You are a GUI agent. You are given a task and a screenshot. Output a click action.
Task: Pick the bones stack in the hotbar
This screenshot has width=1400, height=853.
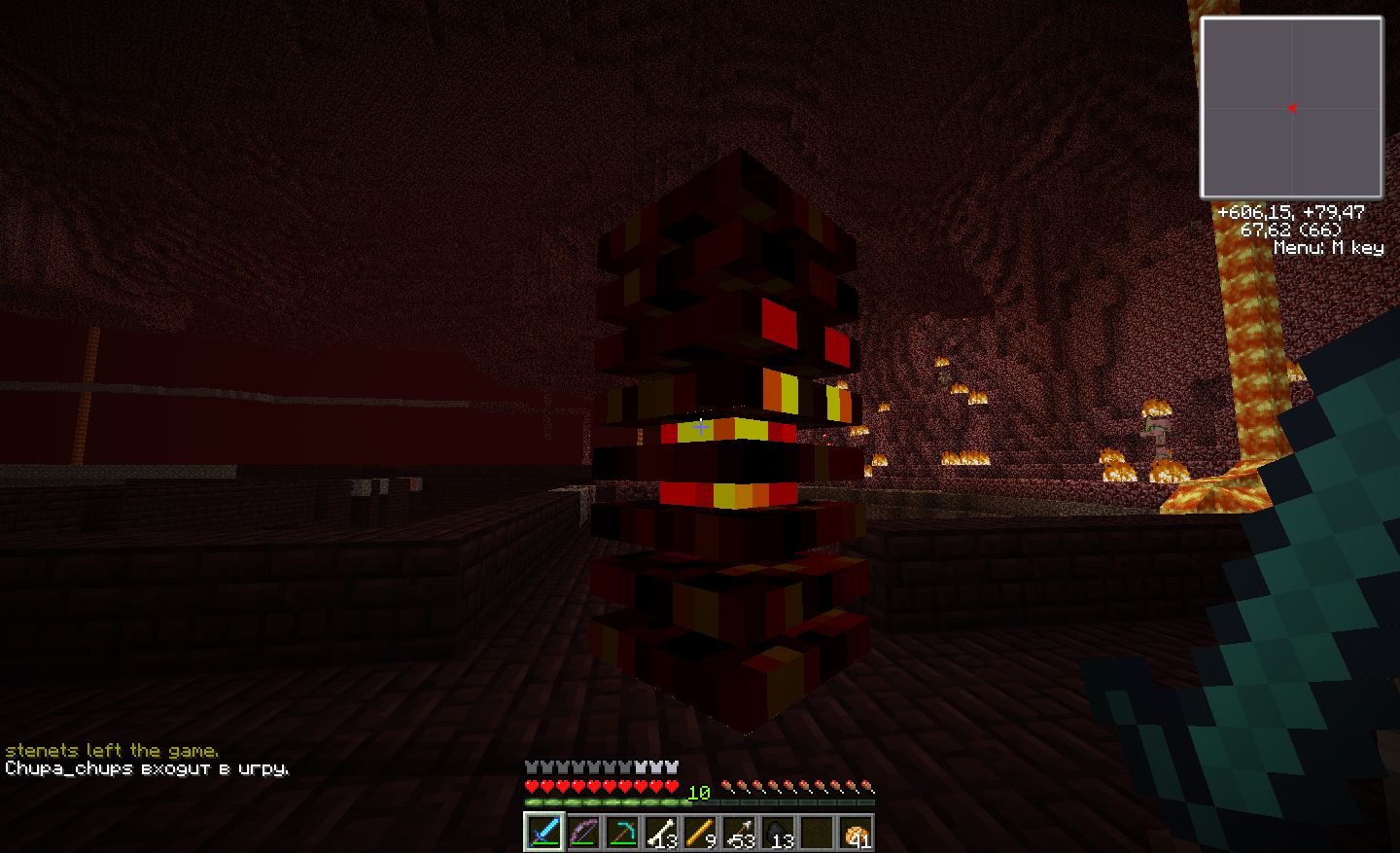pyautogui.click(x=661, y=833)
